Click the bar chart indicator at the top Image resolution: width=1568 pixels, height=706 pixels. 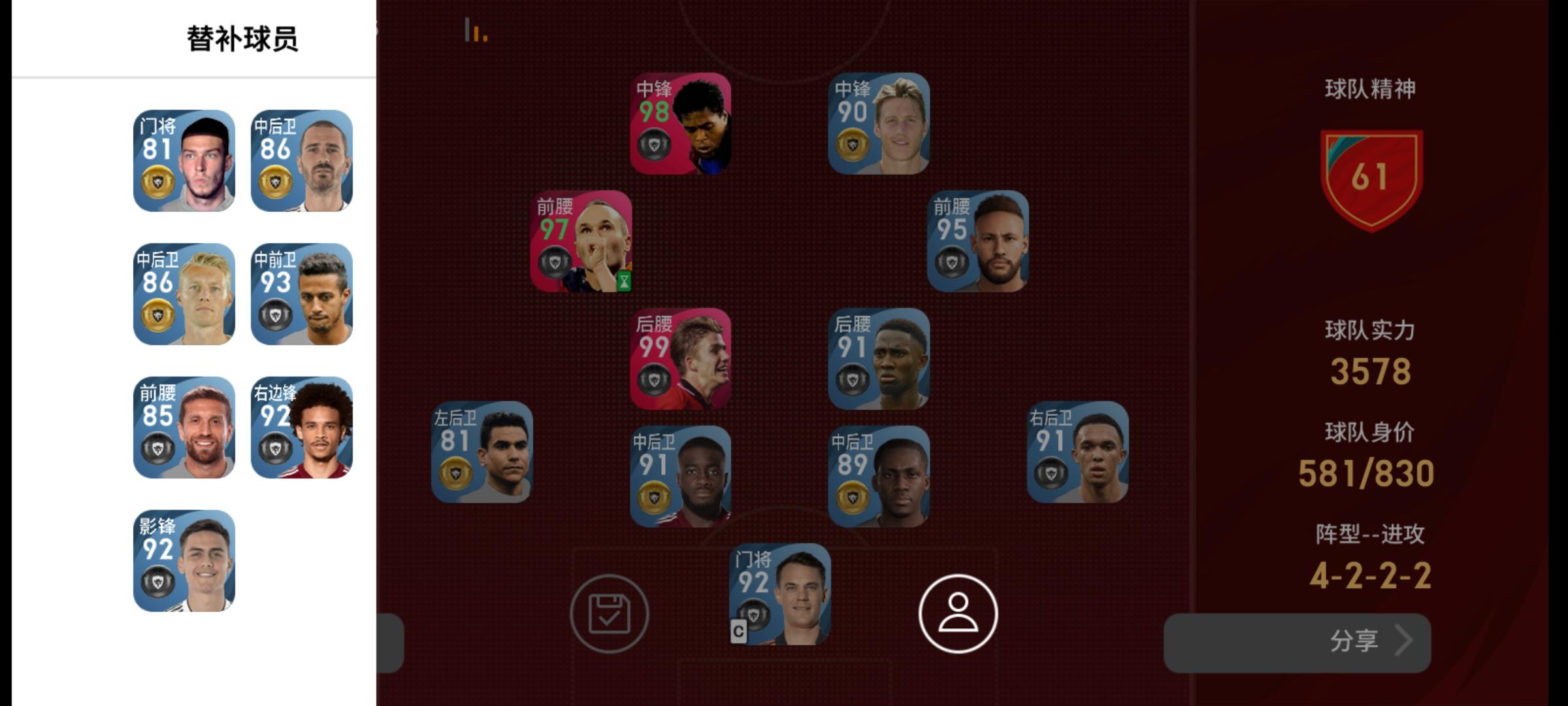pos(474,31)
